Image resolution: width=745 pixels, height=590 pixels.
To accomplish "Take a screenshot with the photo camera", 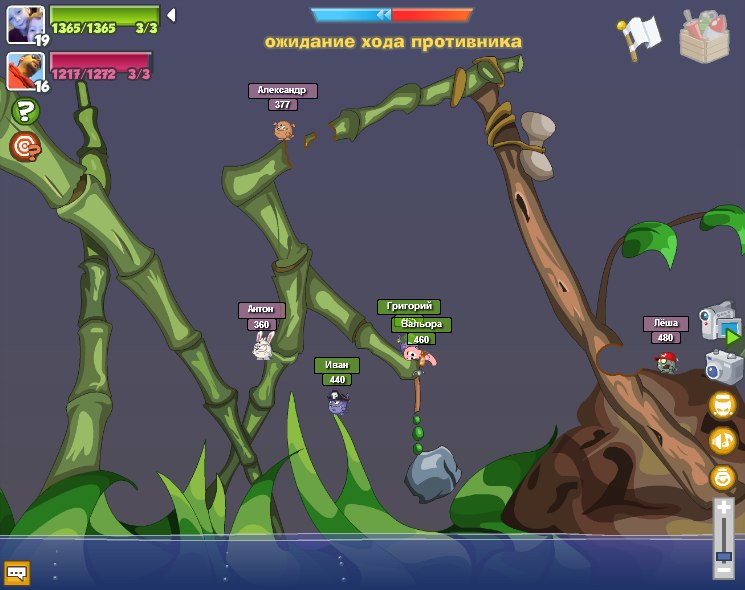I will click(722, 367).
